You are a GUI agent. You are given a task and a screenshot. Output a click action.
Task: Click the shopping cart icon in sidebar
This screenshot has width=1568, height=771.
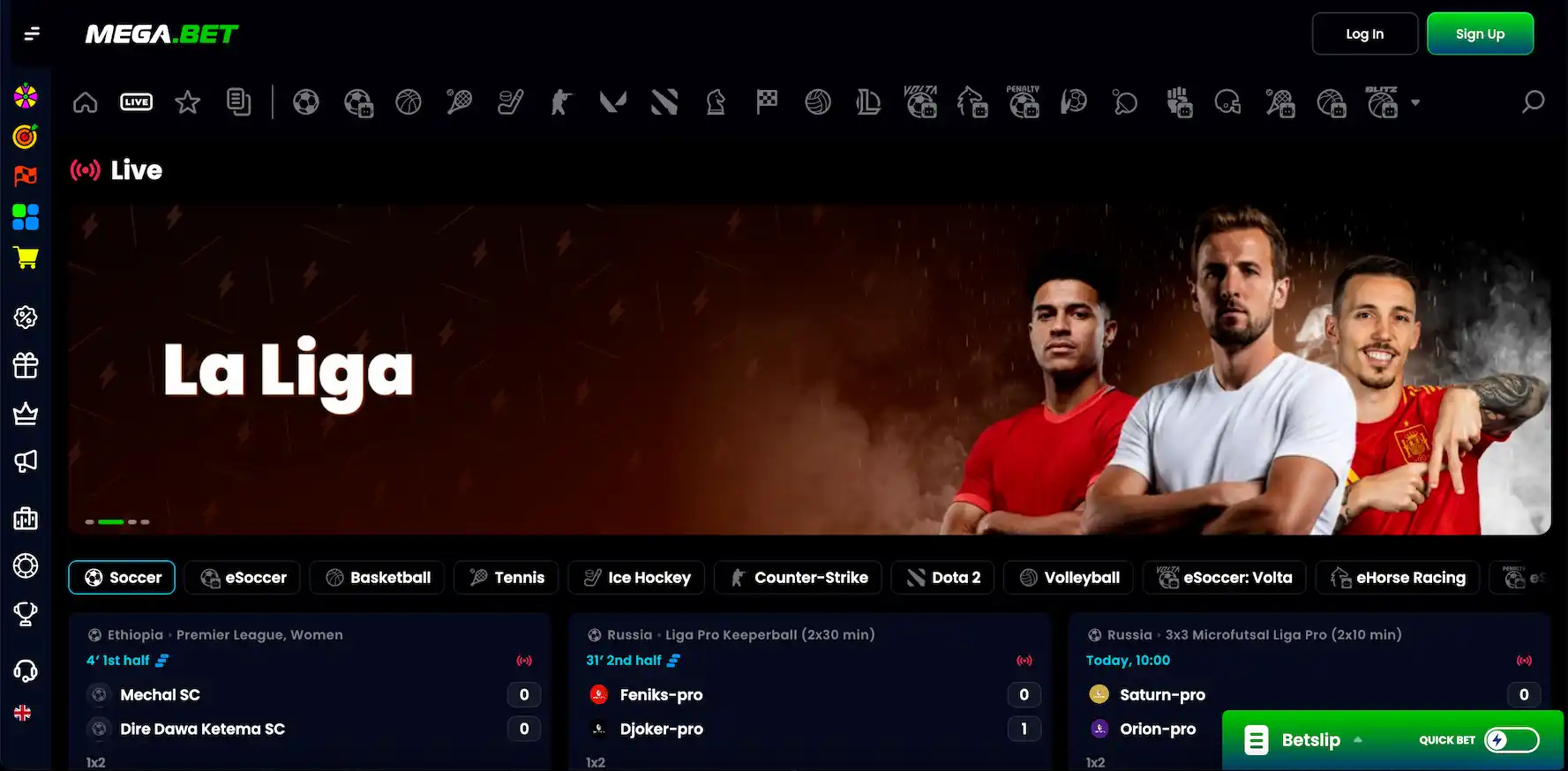[x=26, y=258]
